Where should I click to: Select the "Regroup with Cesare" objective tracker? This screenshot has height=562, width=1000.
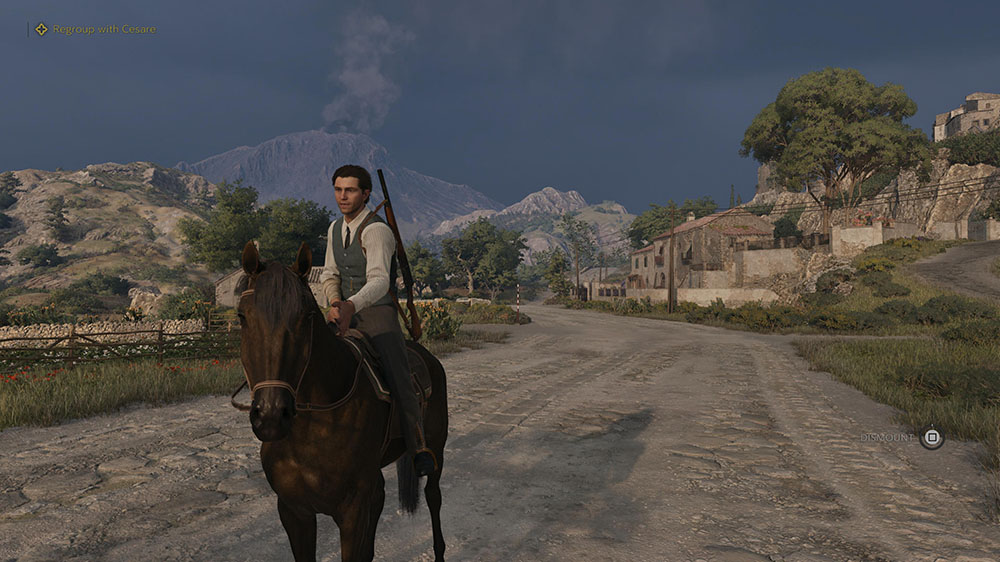pyautogui.click(x=96, y=29)
